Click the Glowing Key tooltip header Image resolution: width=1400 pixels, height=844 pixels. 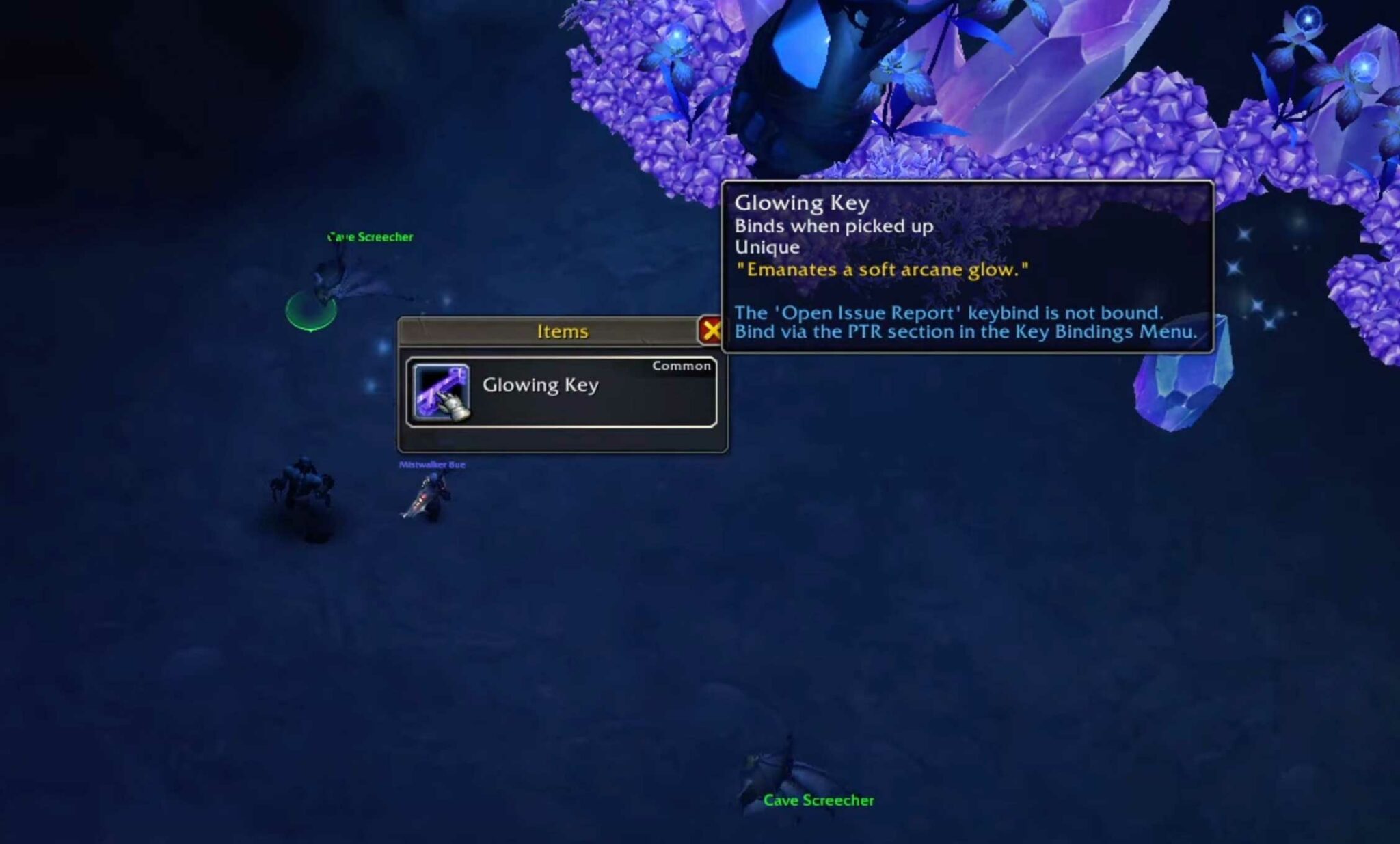point(802,203)
